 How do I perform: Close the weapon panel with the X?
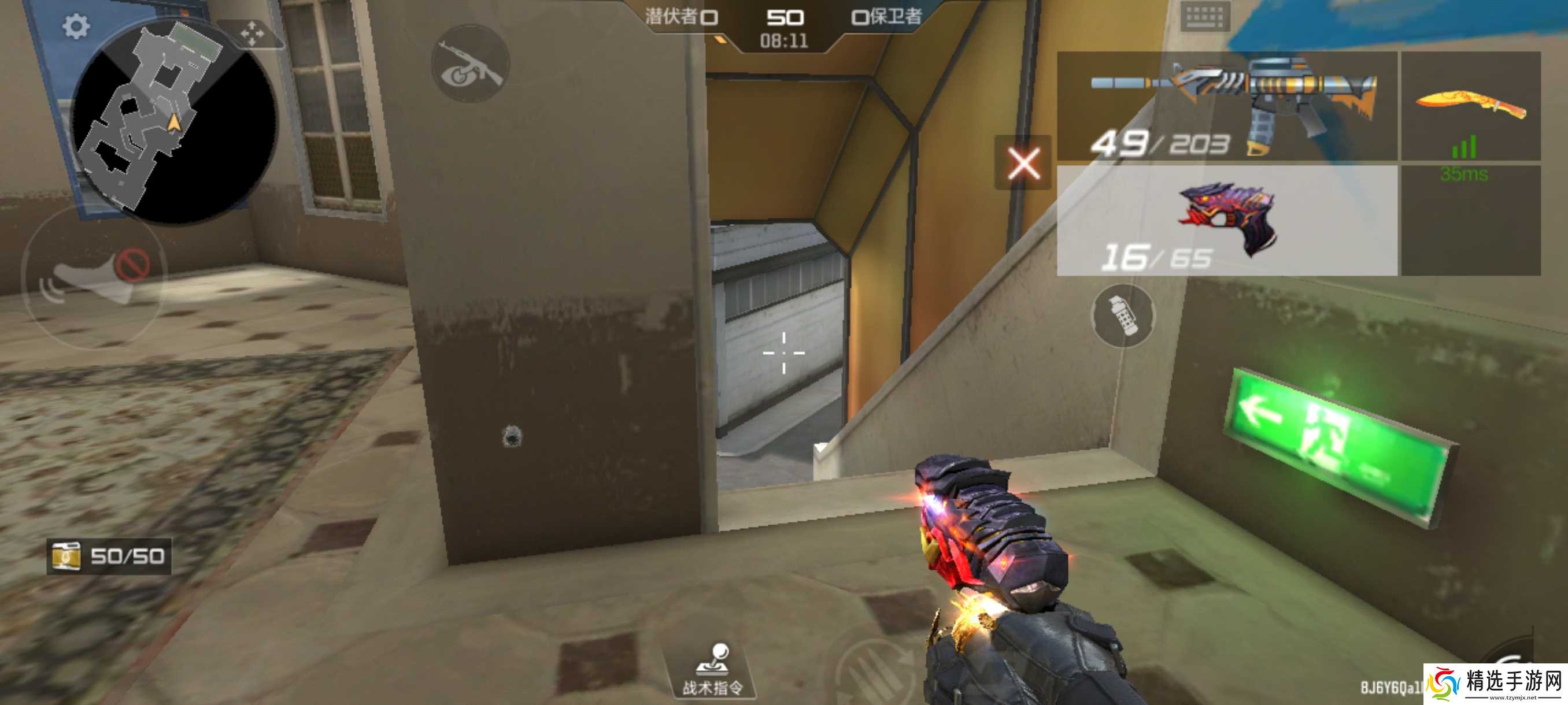[1023, 163]
